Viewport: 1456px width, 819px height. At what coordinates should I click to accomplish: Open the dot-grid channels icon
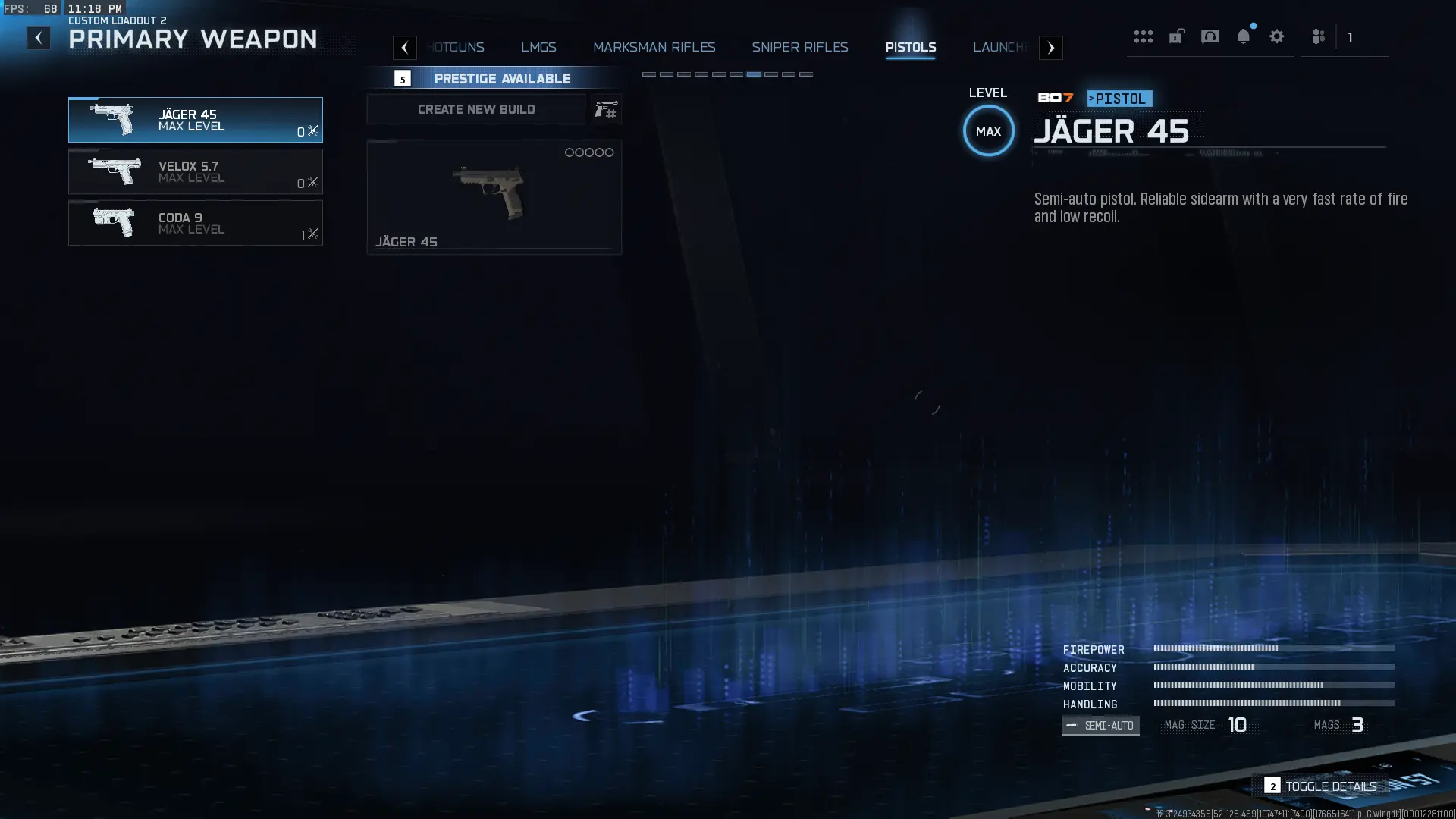[1144, 36]
